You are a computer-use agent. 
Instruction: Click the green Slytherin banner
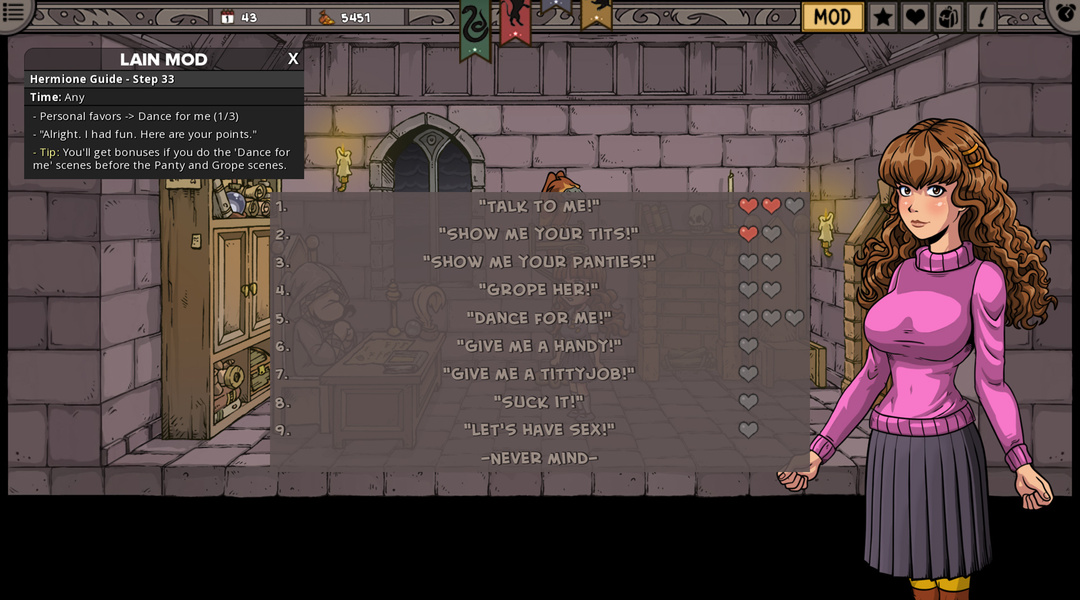pyautogui.click(x=475, y=28)
